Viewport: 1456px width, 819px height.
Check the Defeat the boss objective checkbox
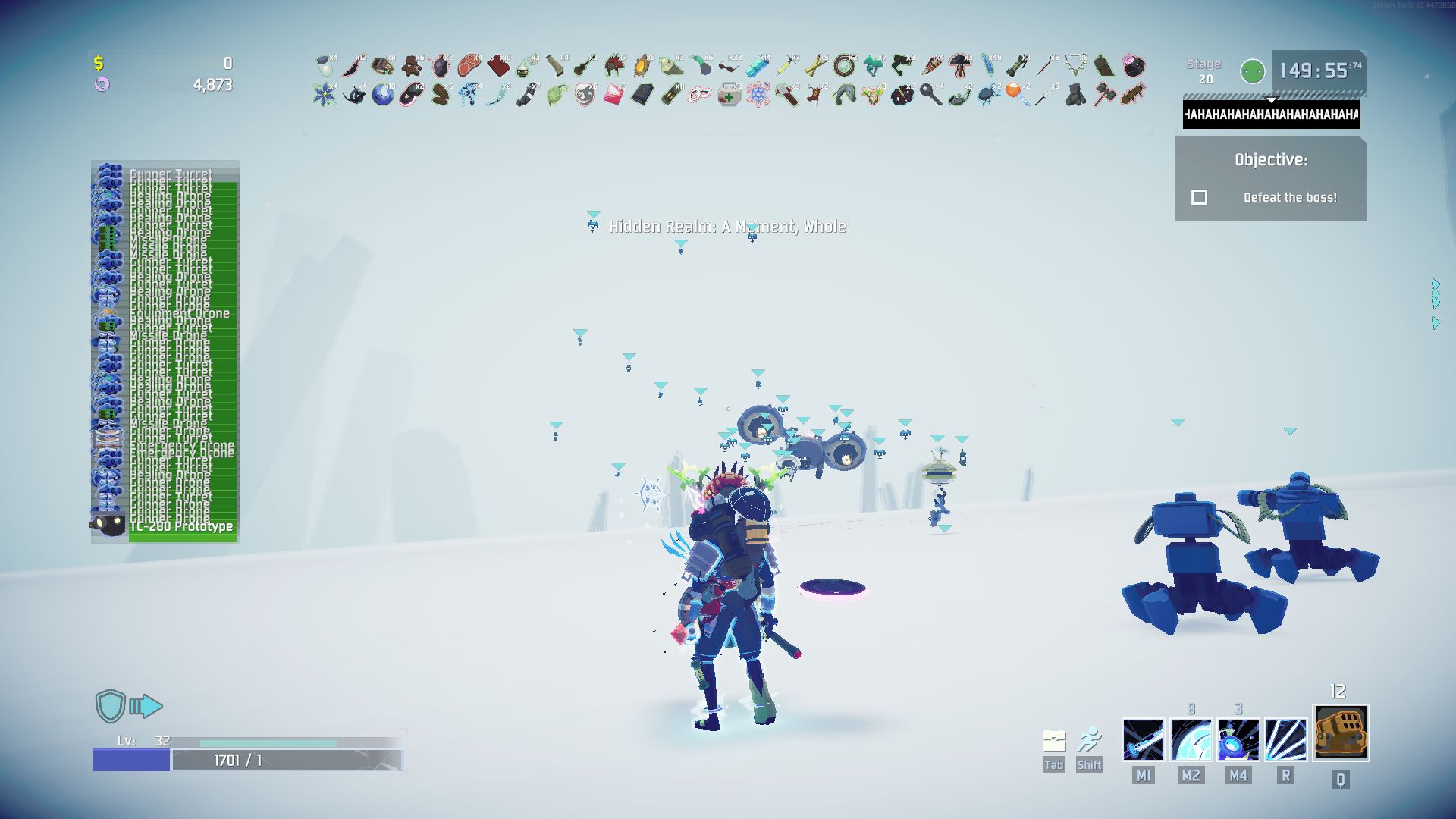point(1199,197)
